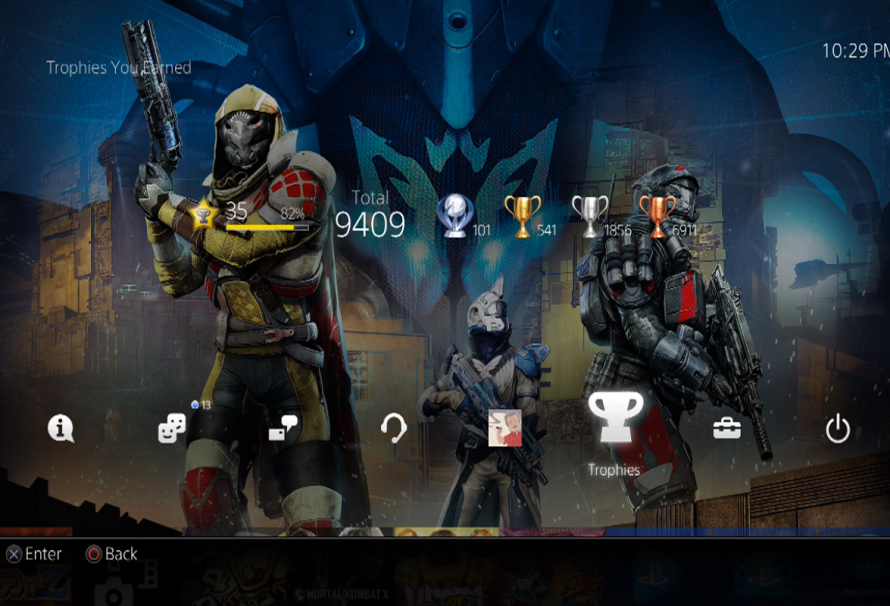
Task: Select the Notifications info bubble icon
Action: pos(61,429)
